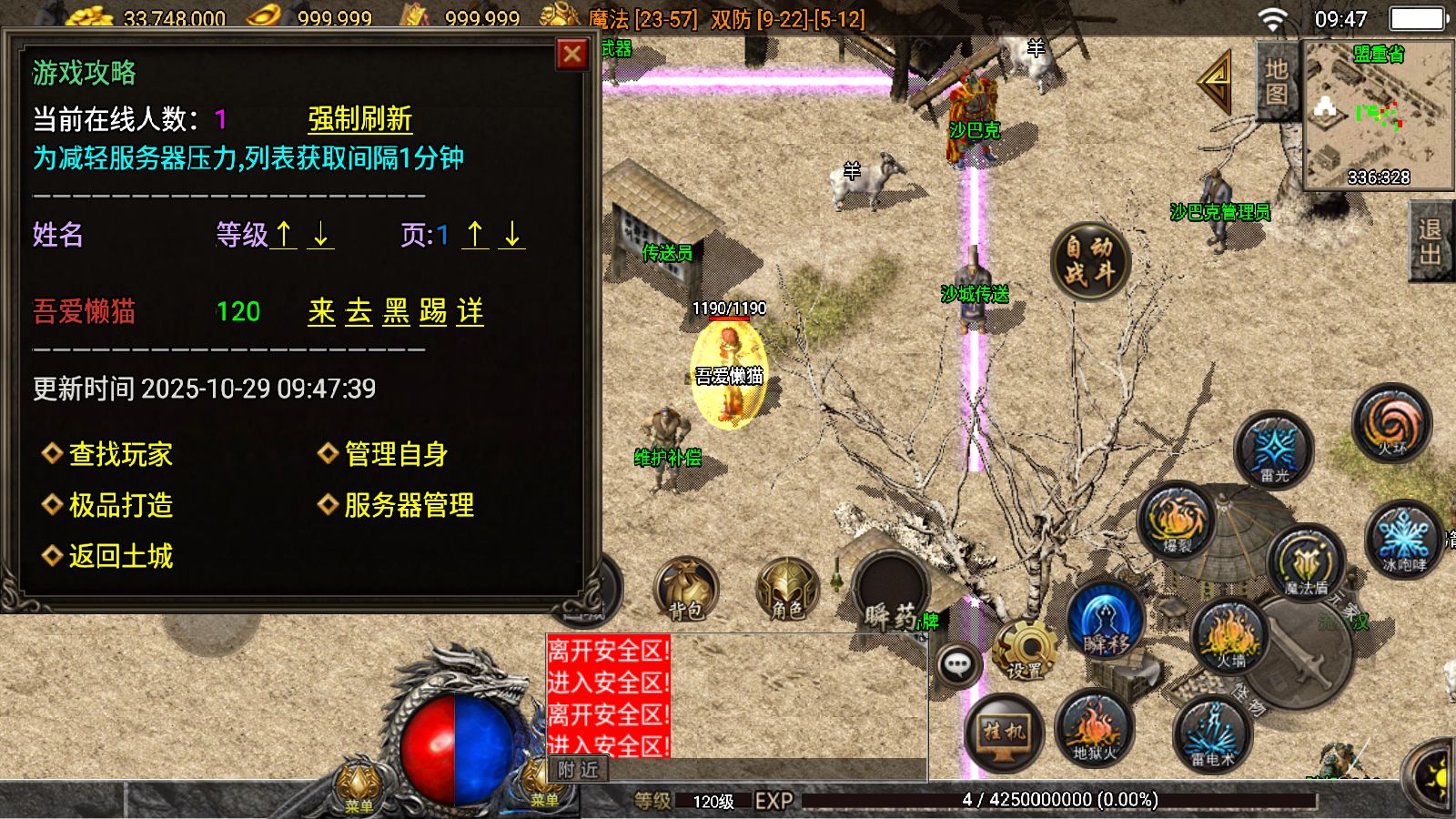The image size is (1456, 819).
Task: Select the 雷光 skill icon
Action: [1274, 450]
